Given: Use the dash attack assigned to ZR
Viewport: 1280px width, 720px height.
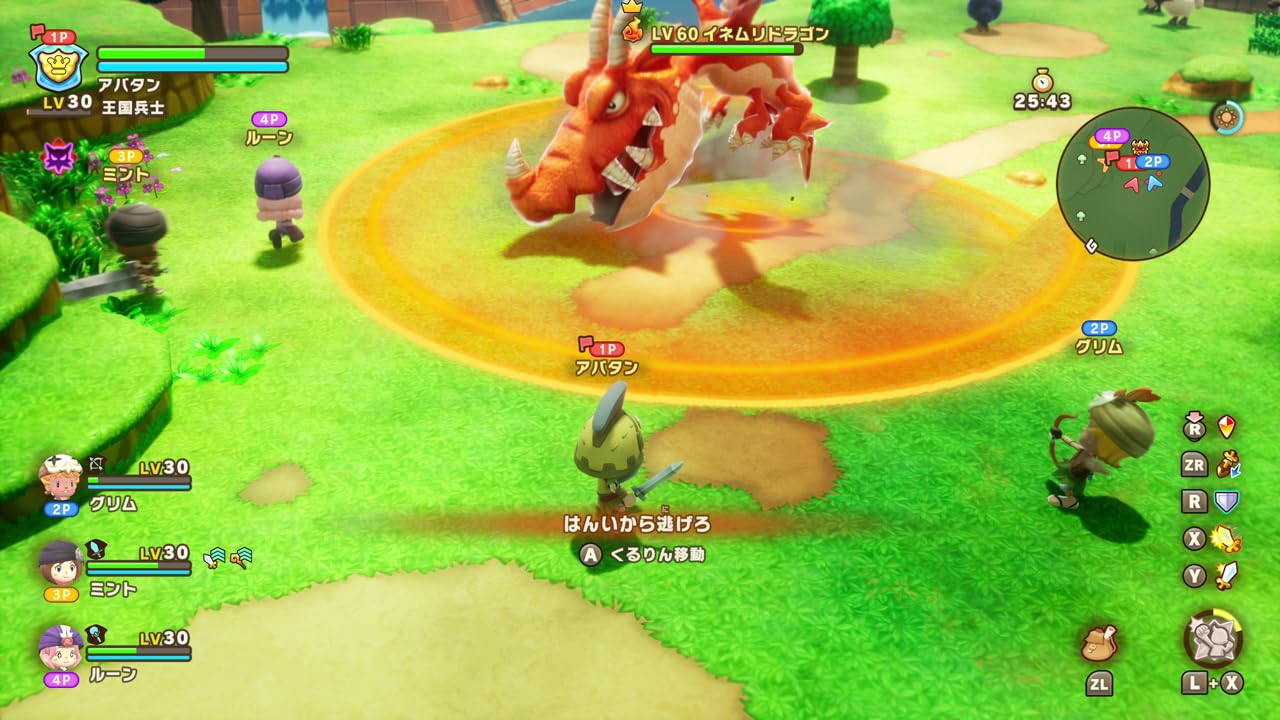Looking at the screenshot, I should coord(1227,464).
